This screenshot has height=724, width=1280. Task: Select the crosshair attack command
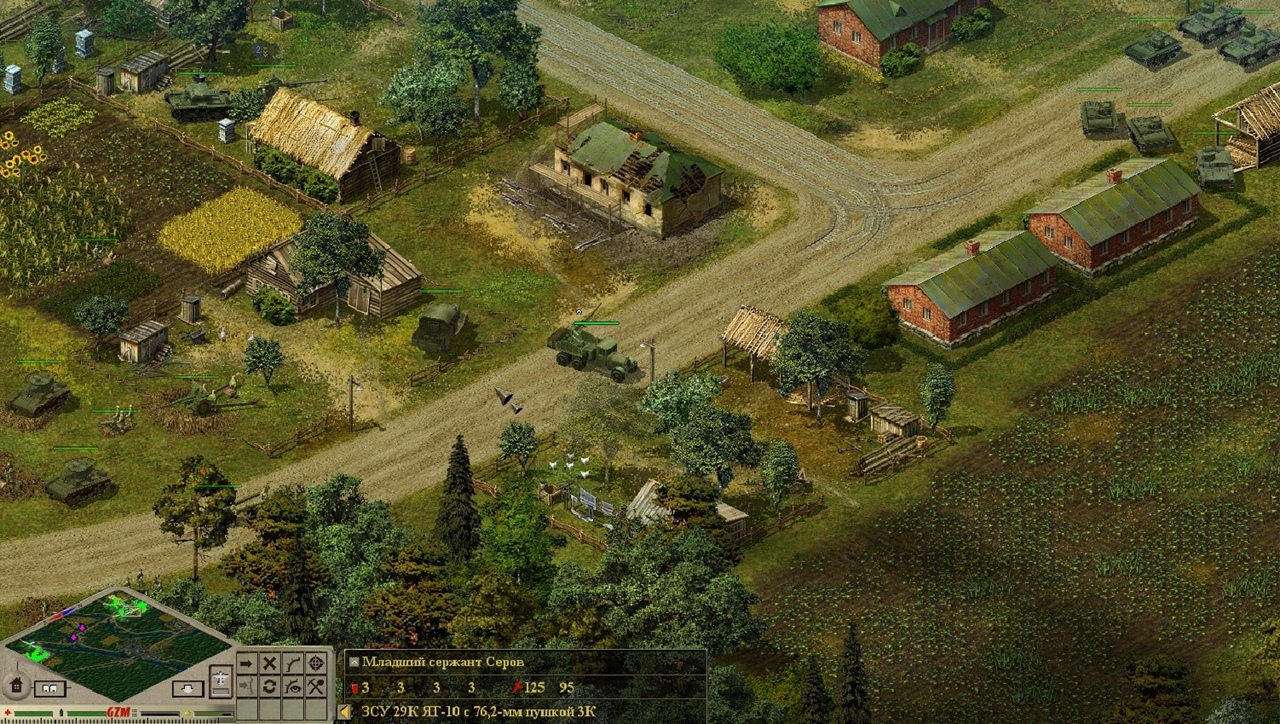click(316, 663)
